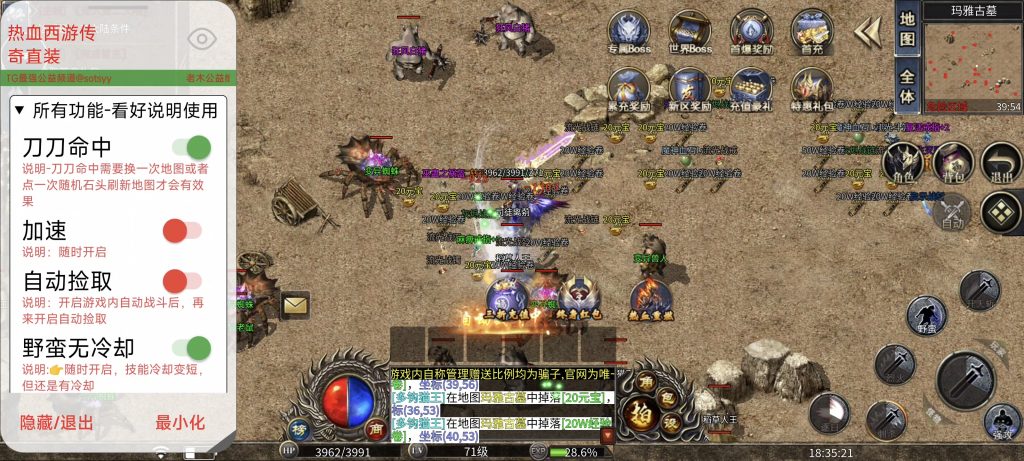This screenshot has height=461, width=1024.
Task: Open the 世界Boss icon
Action: (x=690, y=32)
